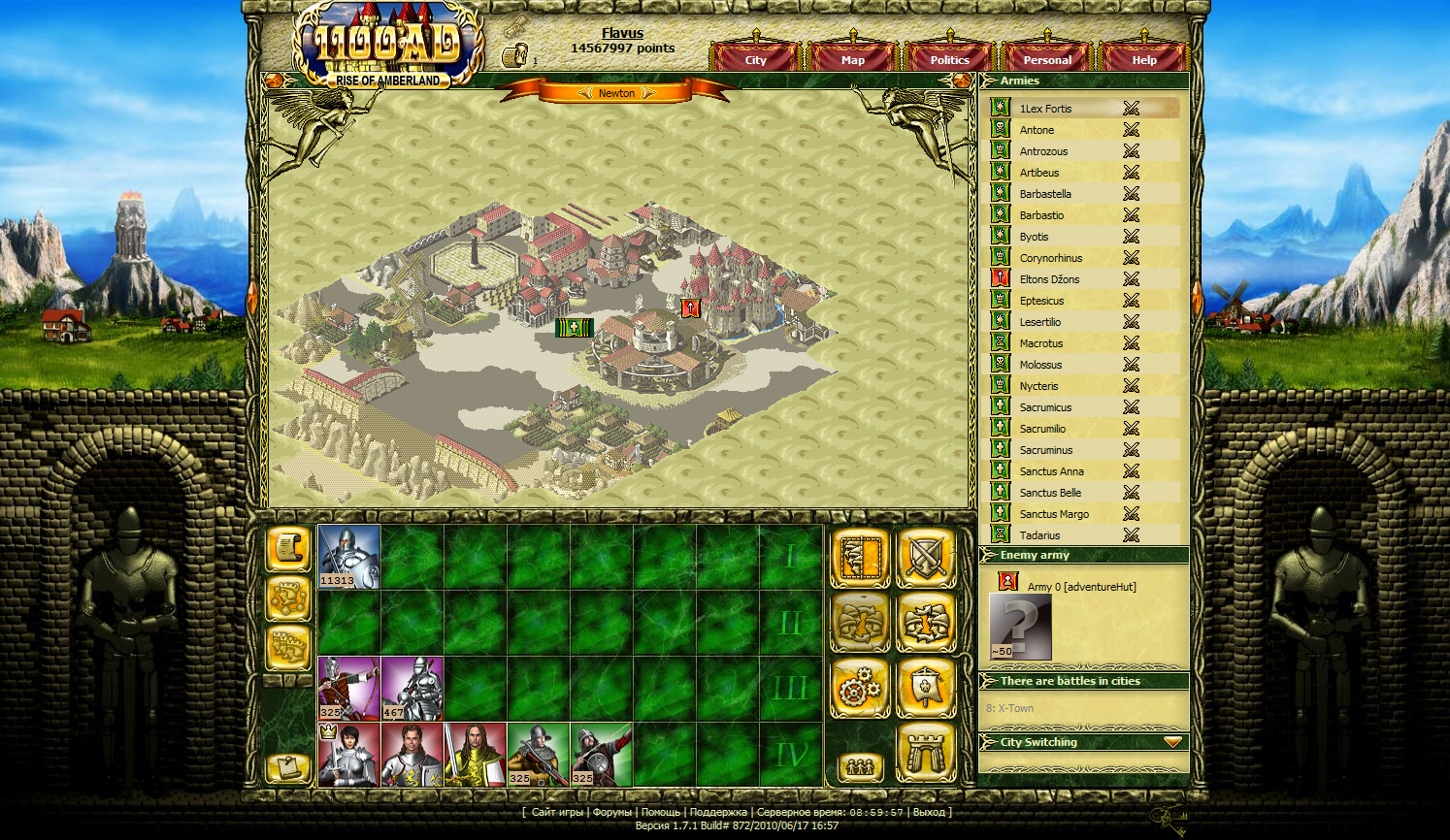Open the X-Town battle entry
1450x840 pixels.
[1009, 708]
